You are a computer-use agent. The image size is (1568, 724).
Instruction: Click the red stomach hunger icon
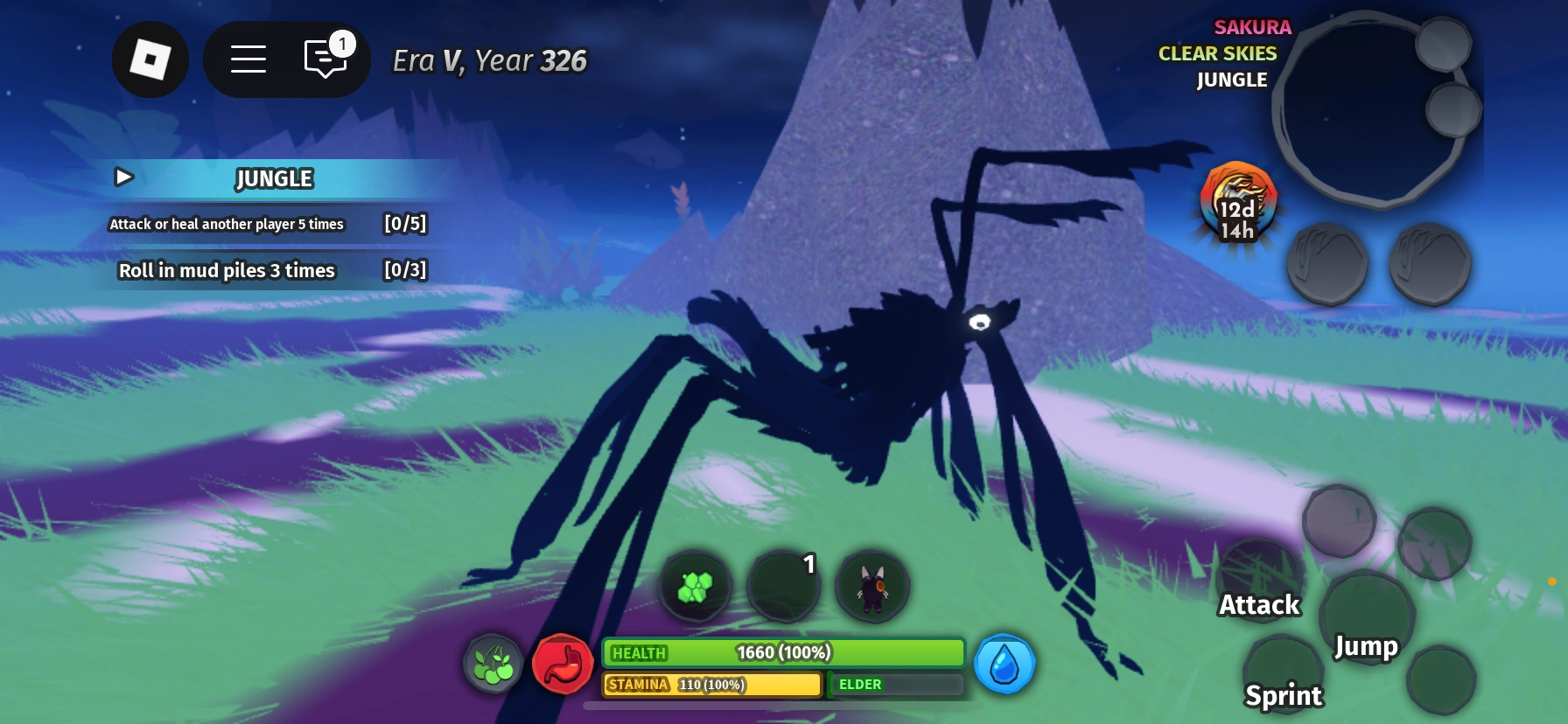point(563,665)
